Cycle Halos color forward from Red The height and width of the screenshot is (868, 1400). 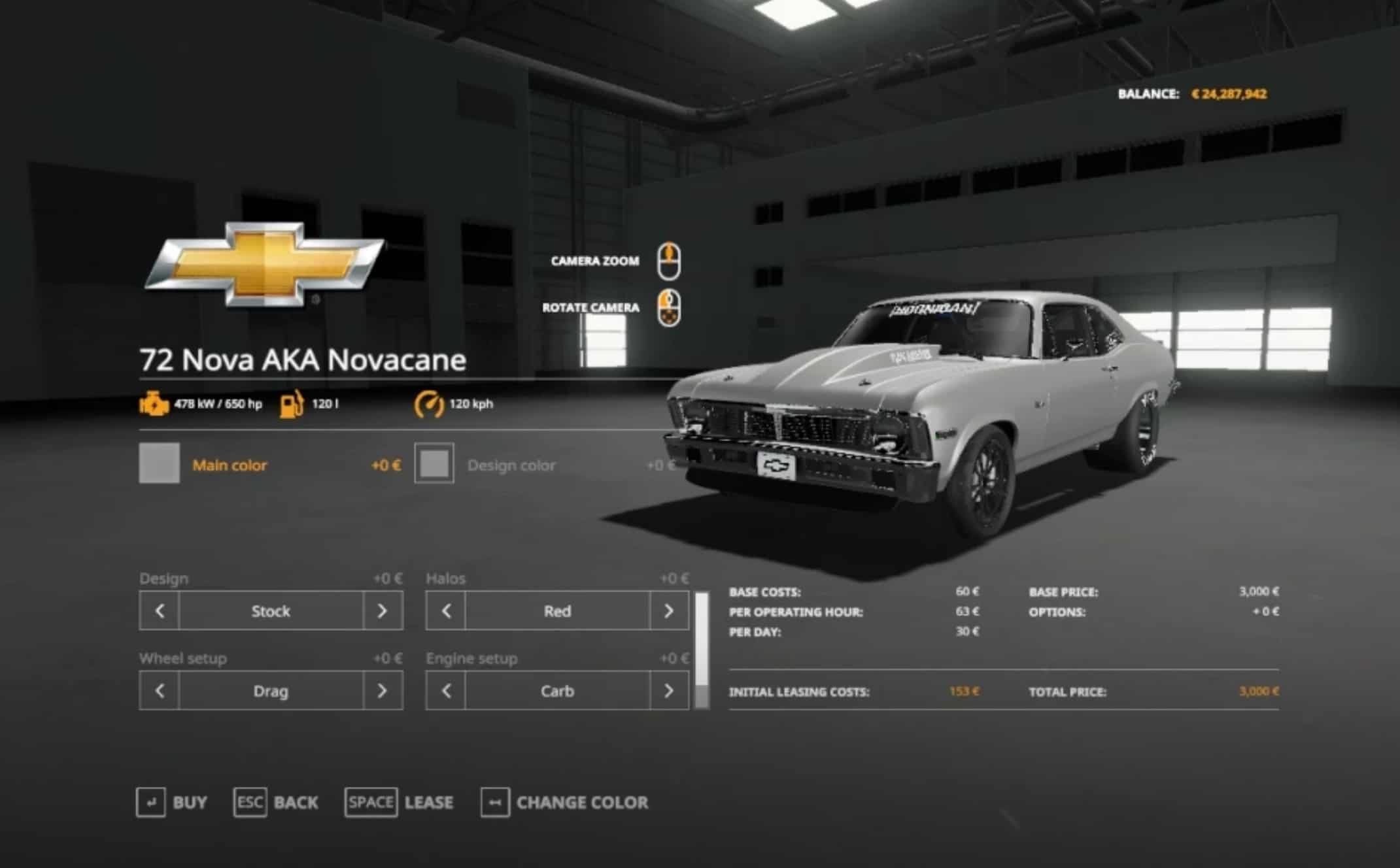coord(669,611)
